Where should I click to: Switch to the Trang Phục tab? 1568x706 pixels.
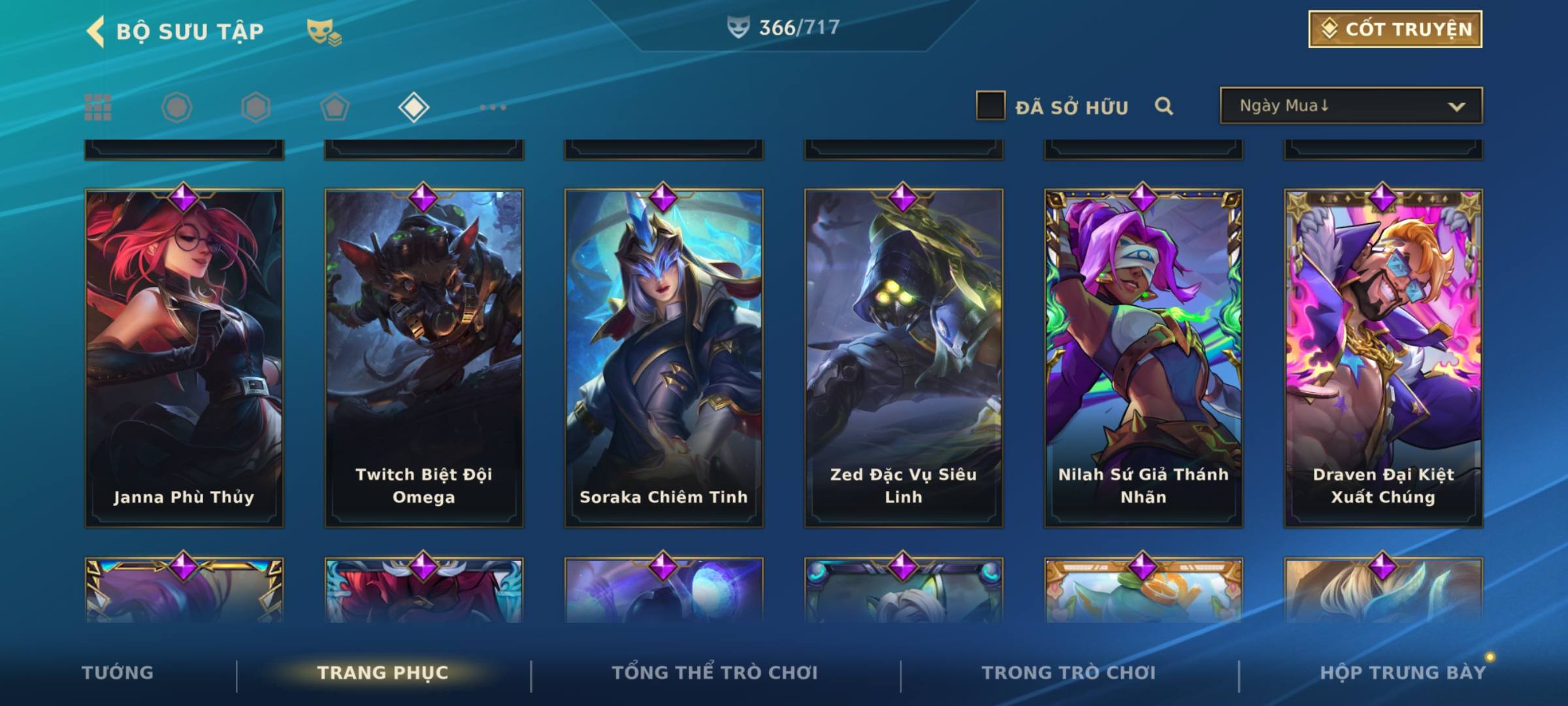[383, 673]
